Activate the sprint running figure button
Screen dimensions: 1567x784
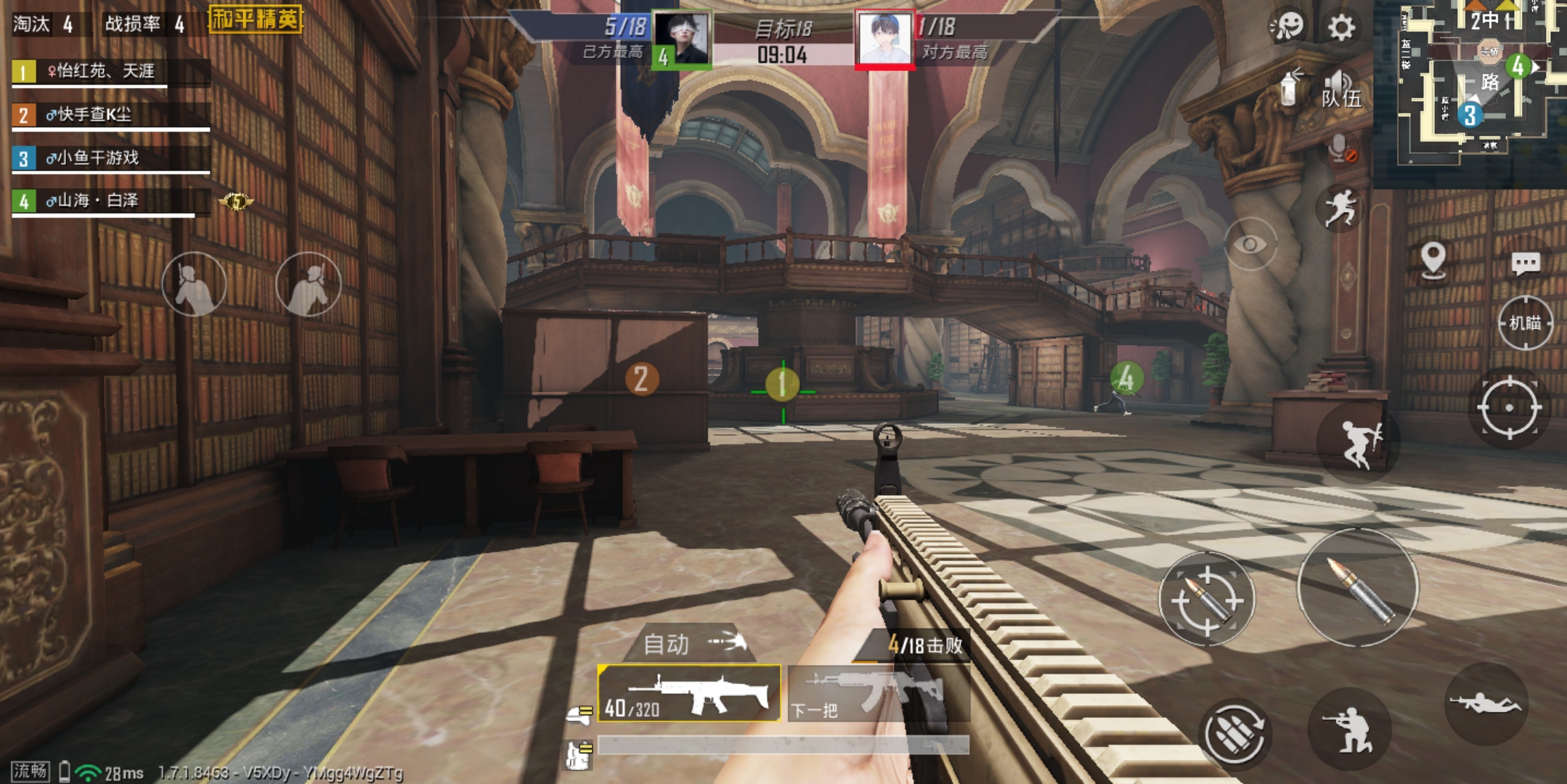click(x=1340, y=208)
